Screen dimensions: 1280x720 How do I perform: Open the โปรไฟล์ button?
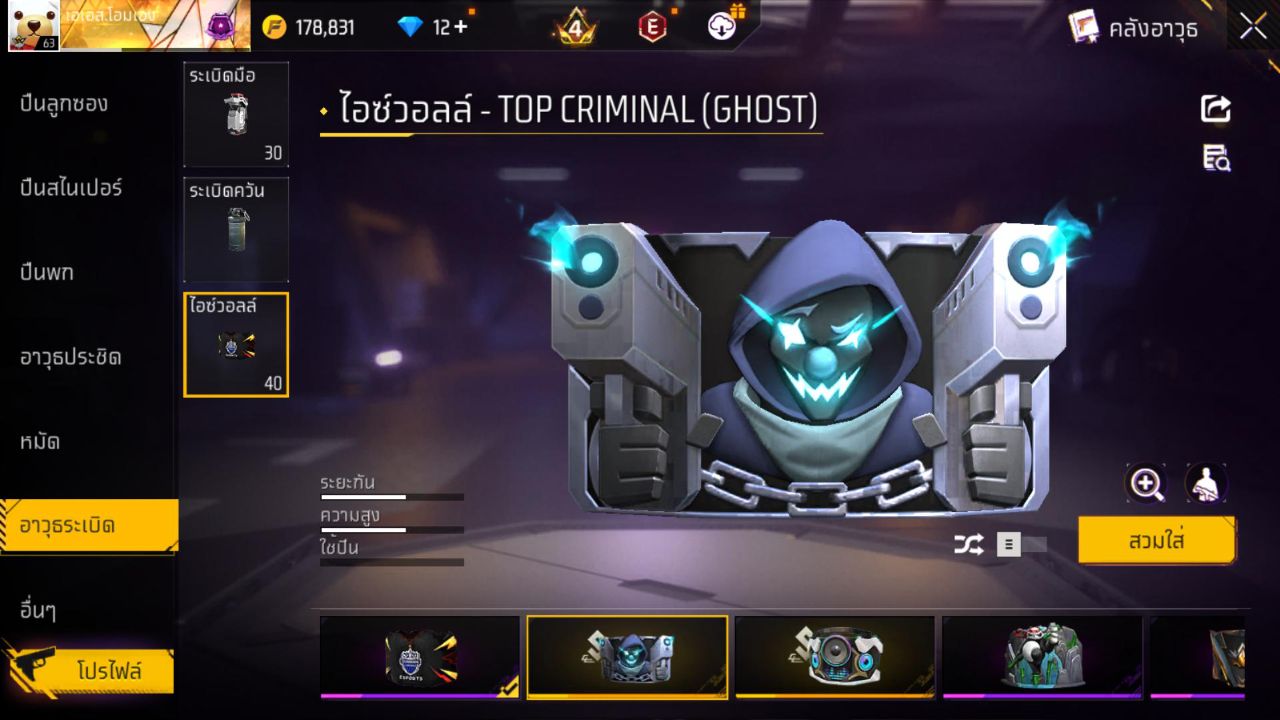tap(108, 671)
